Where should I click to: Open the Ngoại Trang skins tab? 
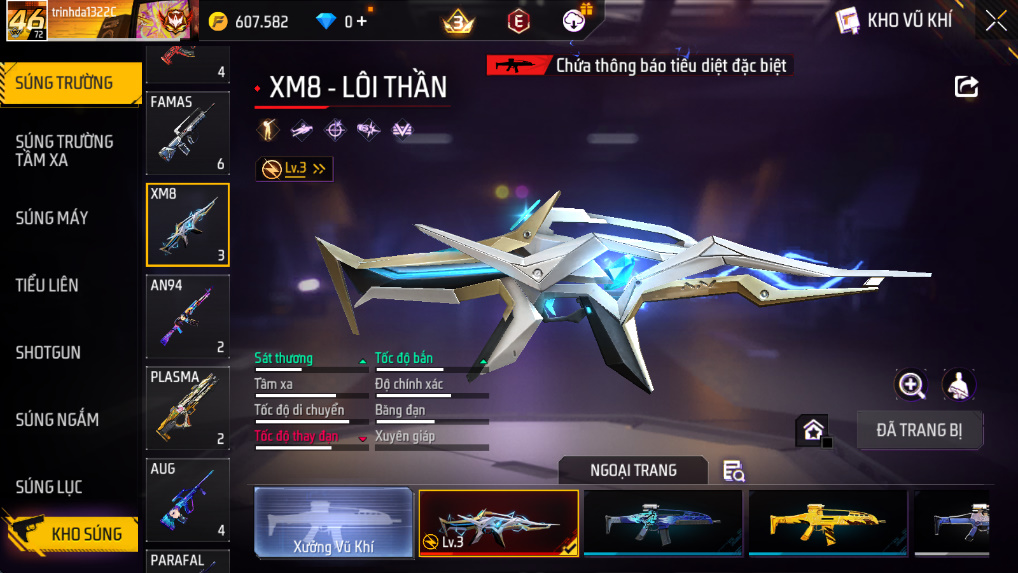point(633,470)
